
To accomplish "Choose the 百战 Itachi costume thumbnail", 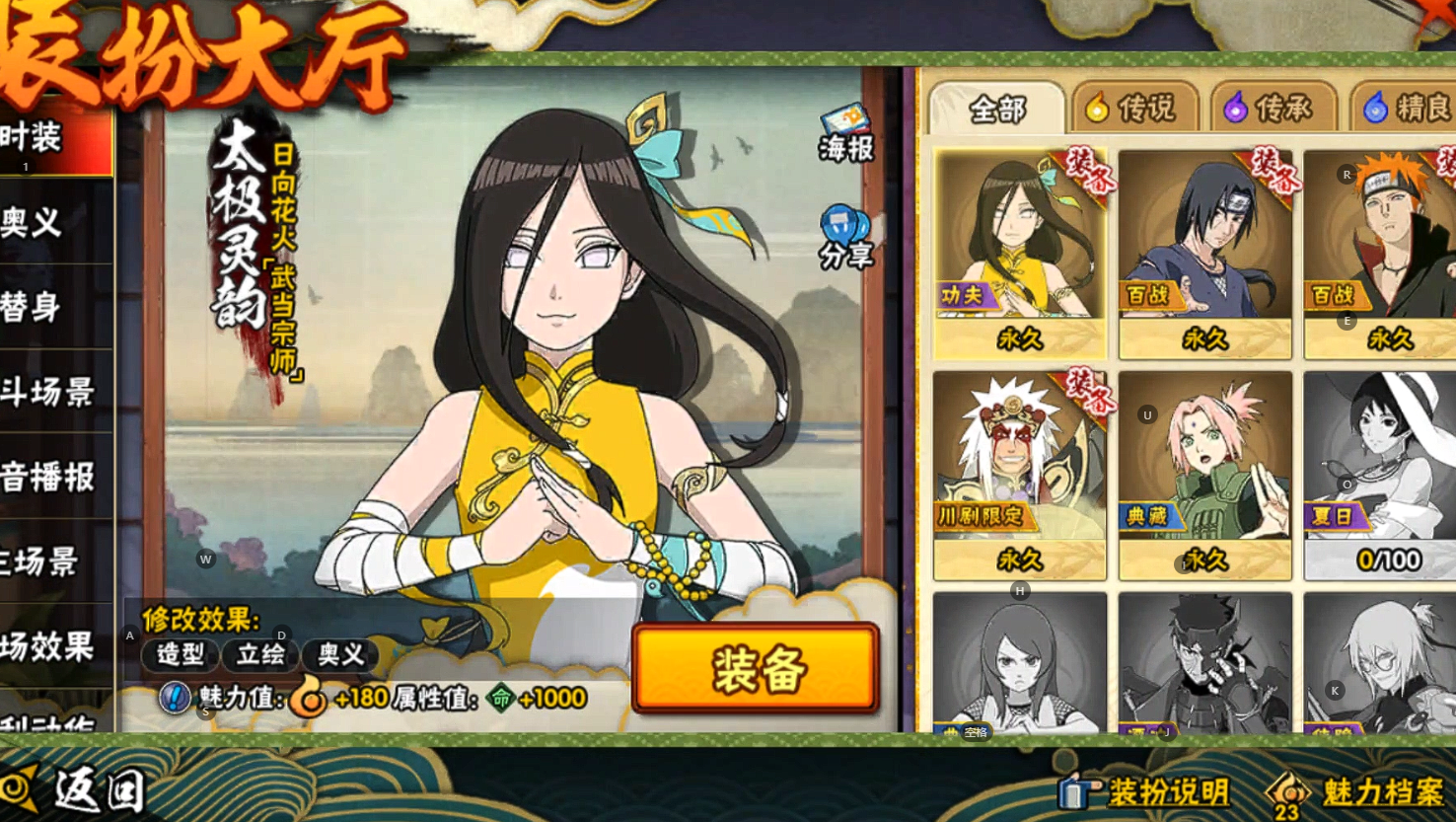I will [1204, 252].
